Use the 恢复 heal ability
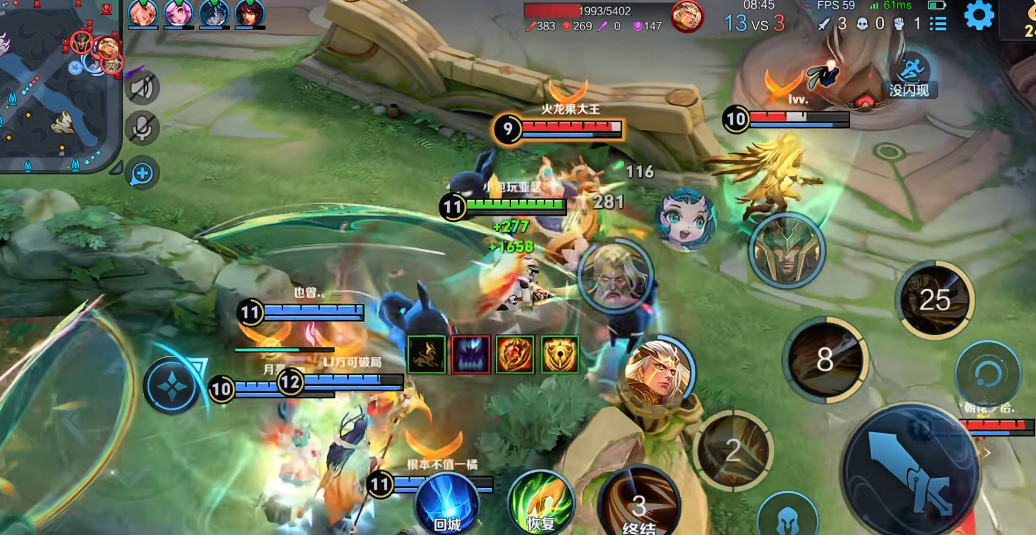Image resolution: width=1036 pixels, height=535 pixels. [x=540, y=502]
